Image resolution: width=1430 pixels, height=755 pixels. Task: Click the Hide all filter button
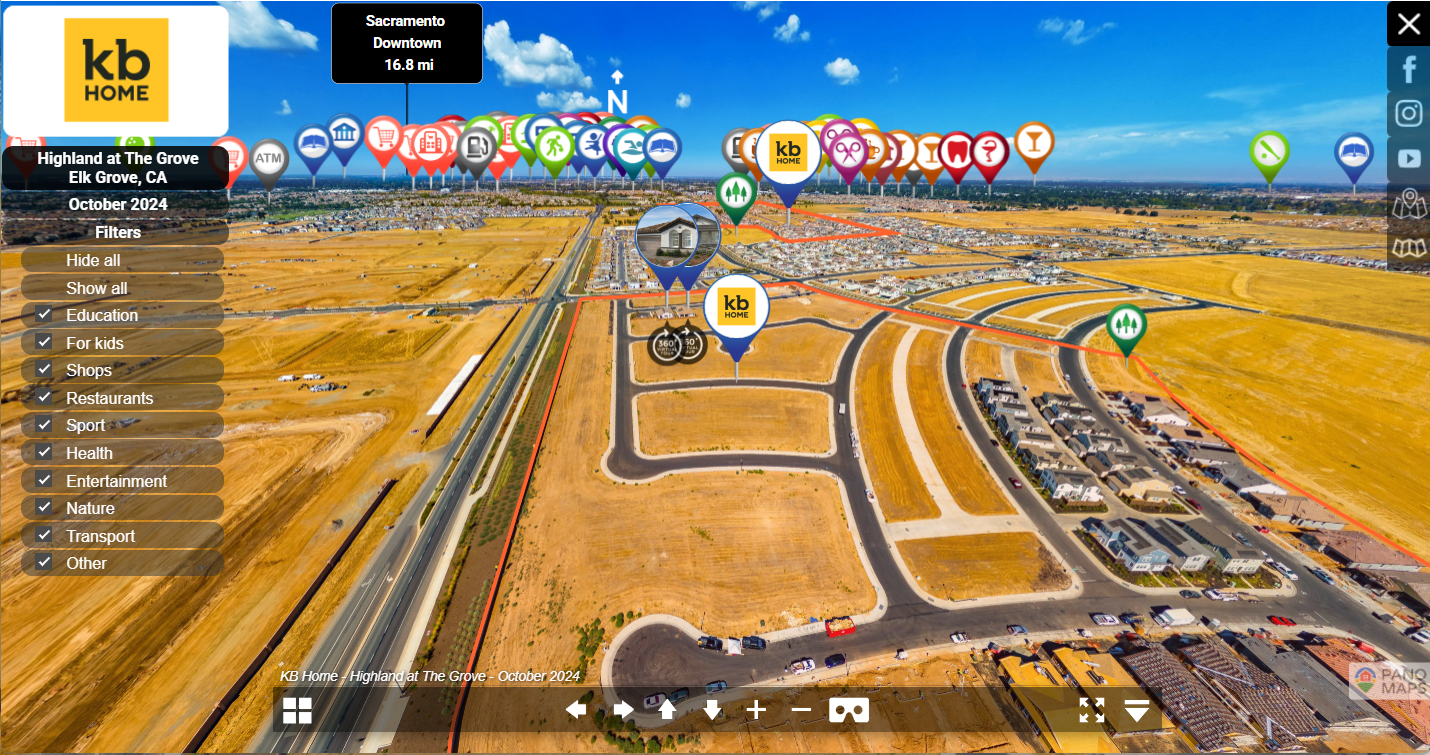coord(93,260)
